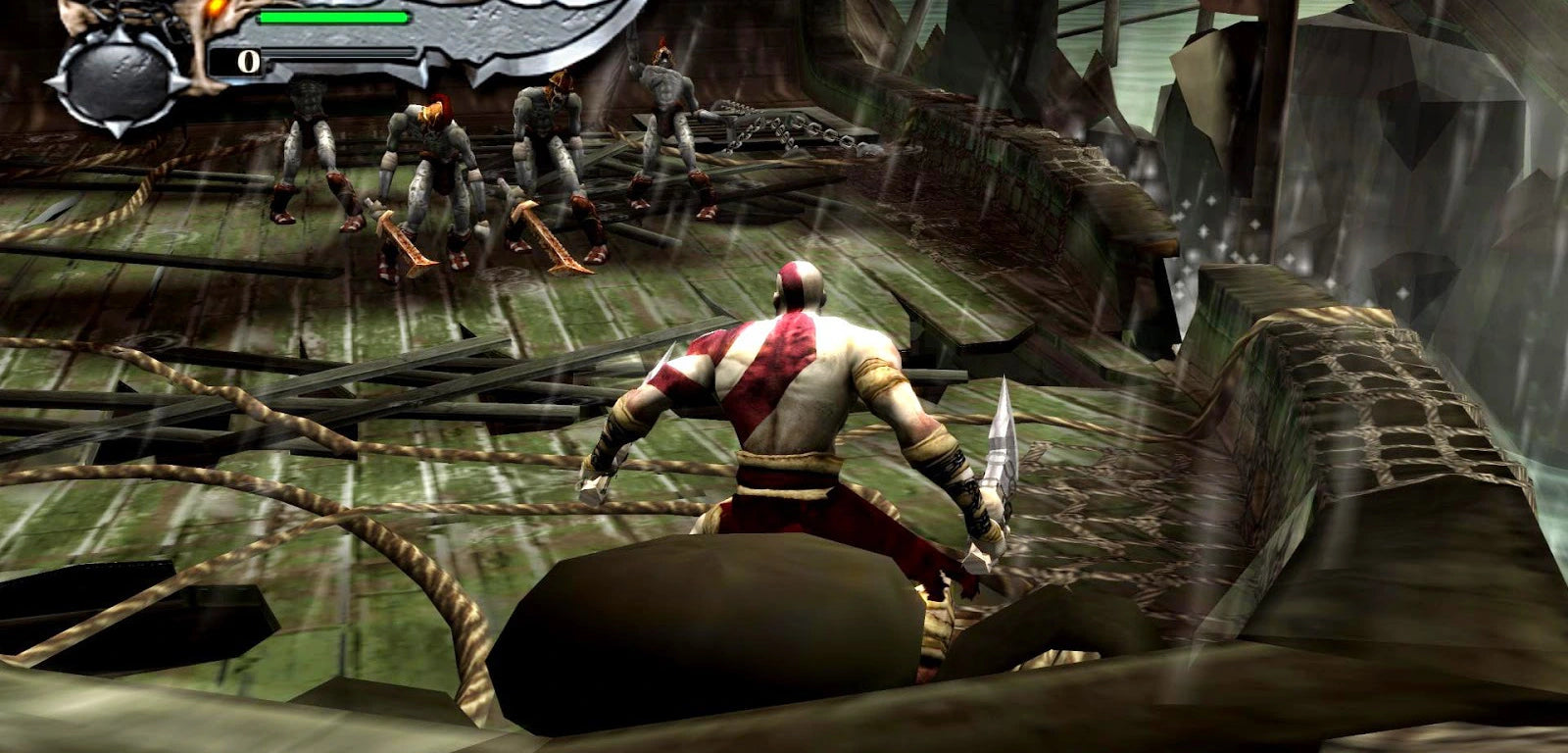Click the glowing orange flame on the HUD
The width and height of the screenshot is (1568, 753).
click(214, 9)
